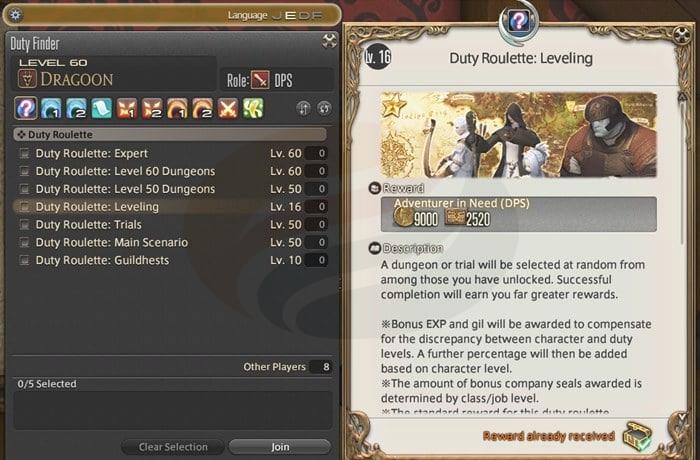700x460 pixels.
Task: Open Duty Finder settings gear
Action: pos(15,17)
